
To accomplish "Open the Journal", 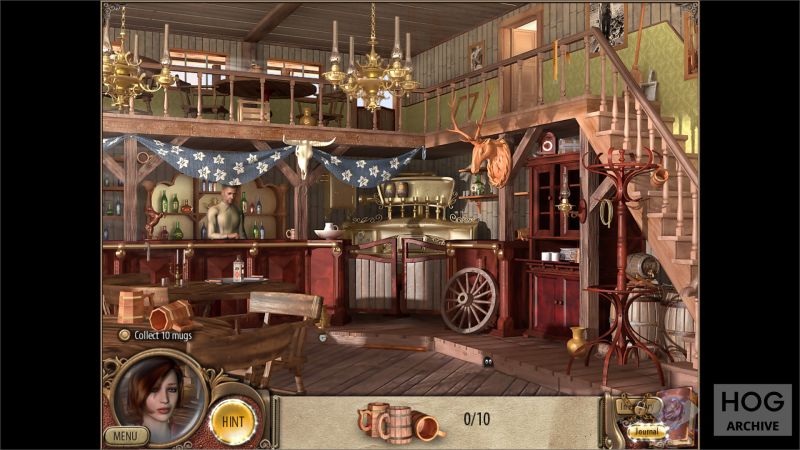I will (x=647, y=432).
